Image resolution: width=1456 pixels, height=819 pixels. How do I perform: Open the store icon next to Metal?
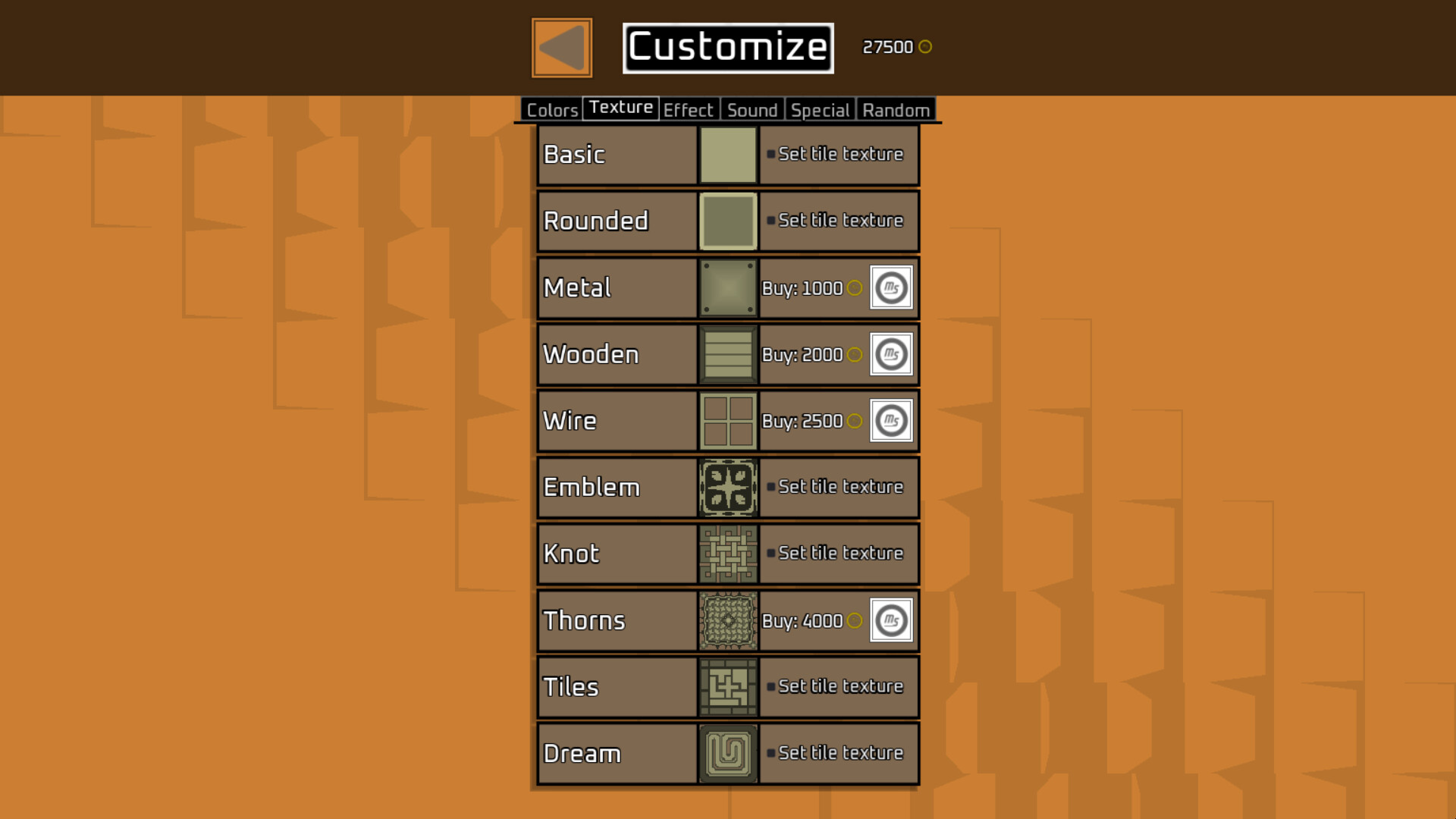tap(890, 287)
